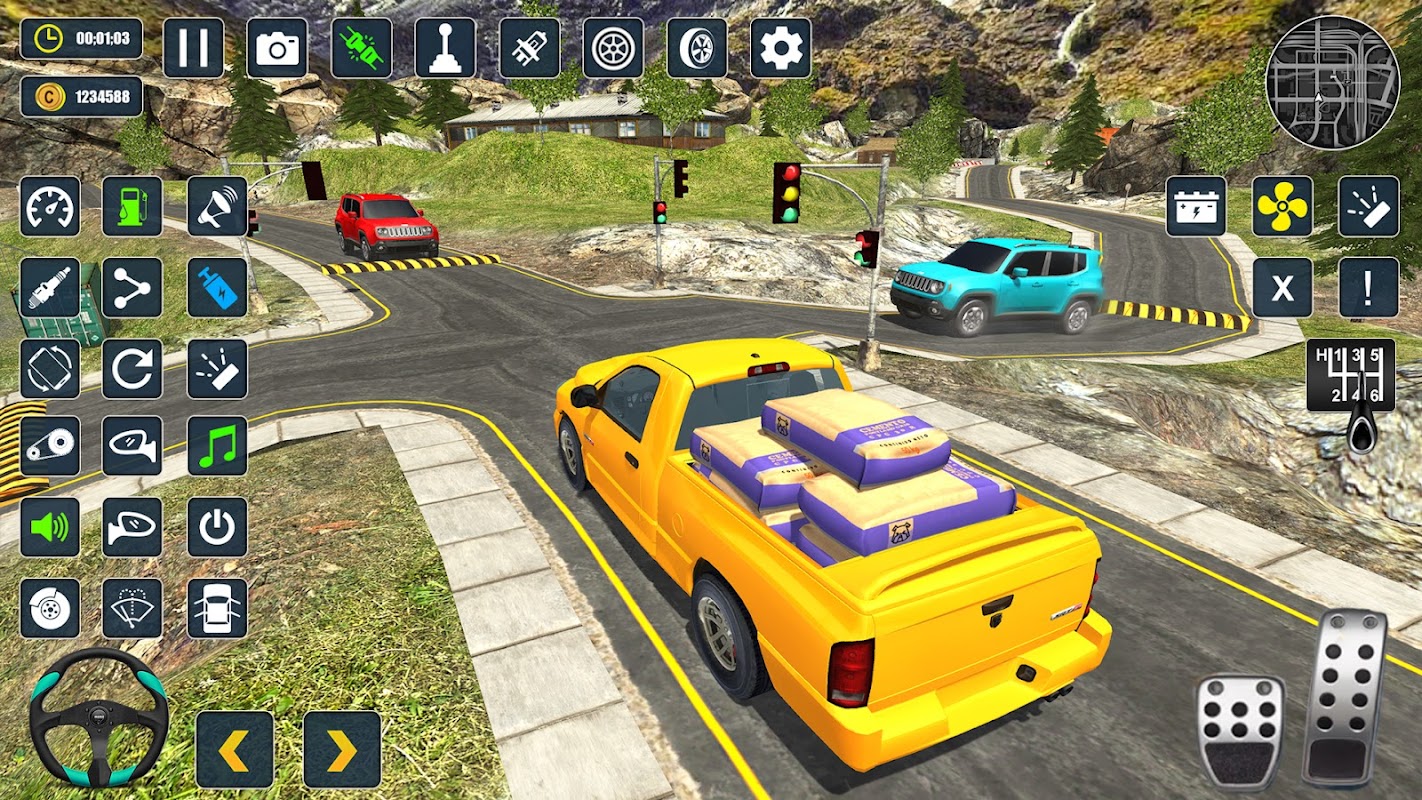Step on the brake pedal
The width and height of the screenshot is (1422, 800).
tap(1240, 731)
